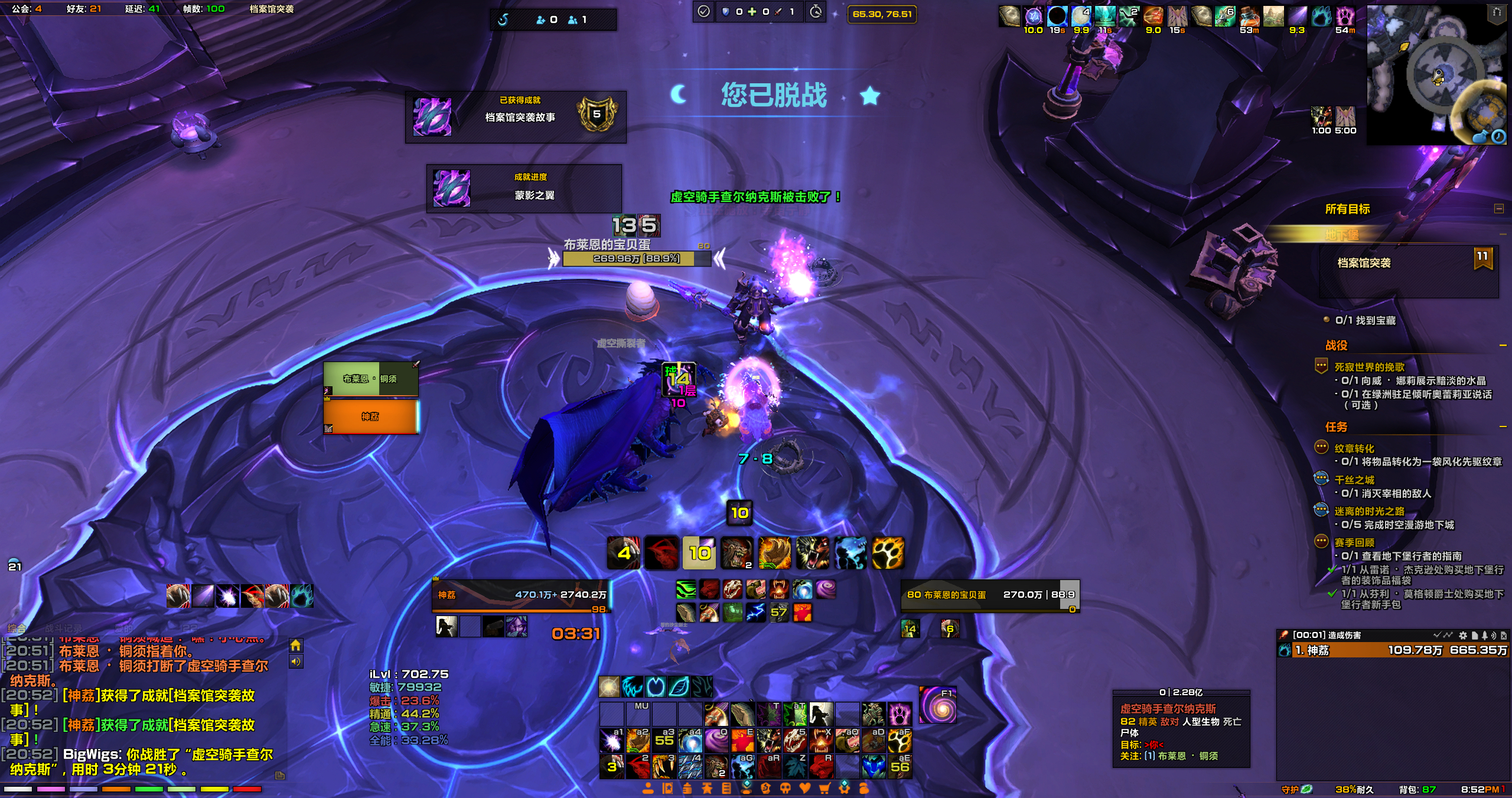Open the 千丝之城 quest entry
The image size is (1512, 798).
(x=1354, y=480)
